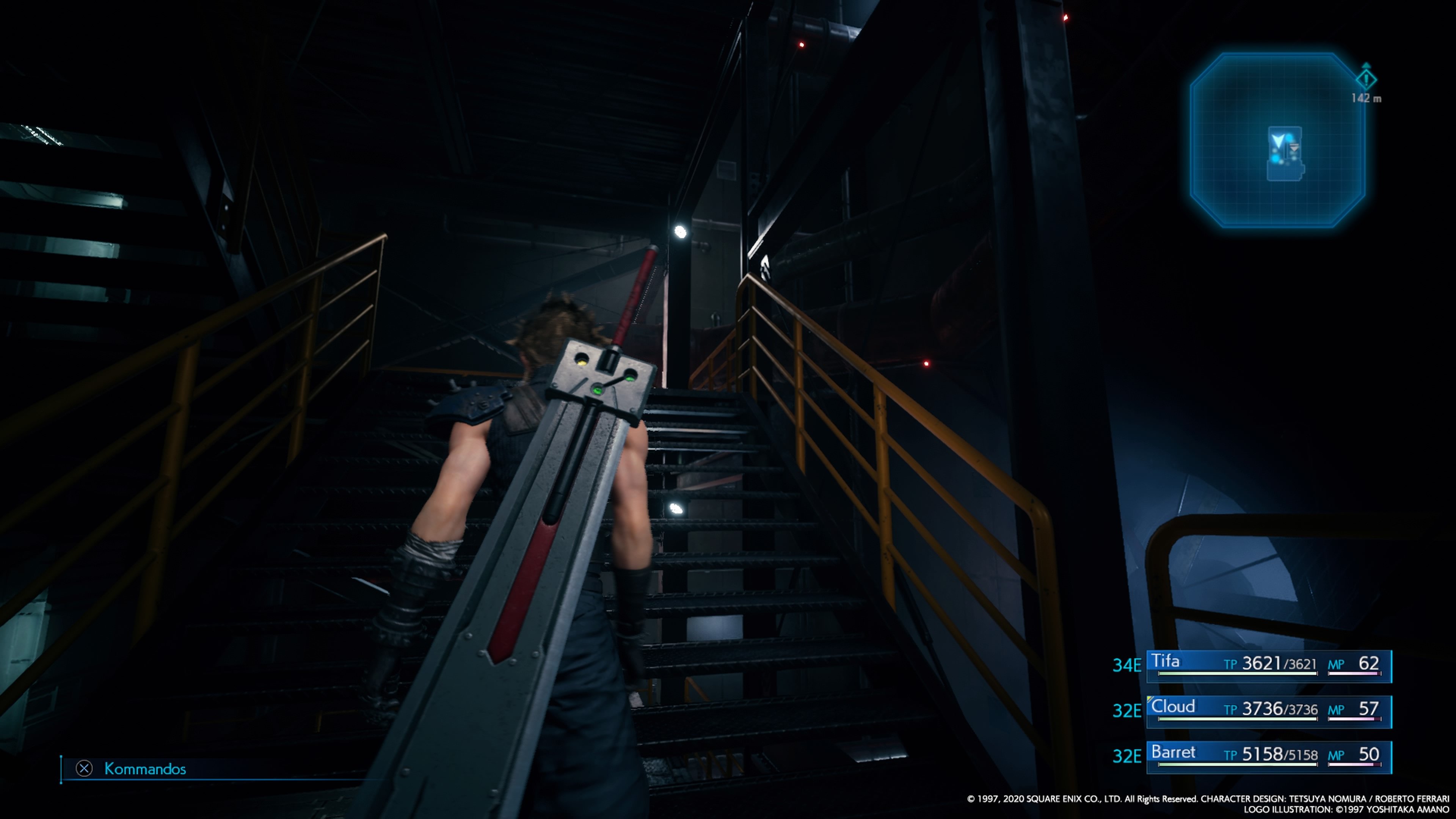Click the 142 m distance readout
The height and width of the screenshot is (819, 1456).
point(1367,97)
